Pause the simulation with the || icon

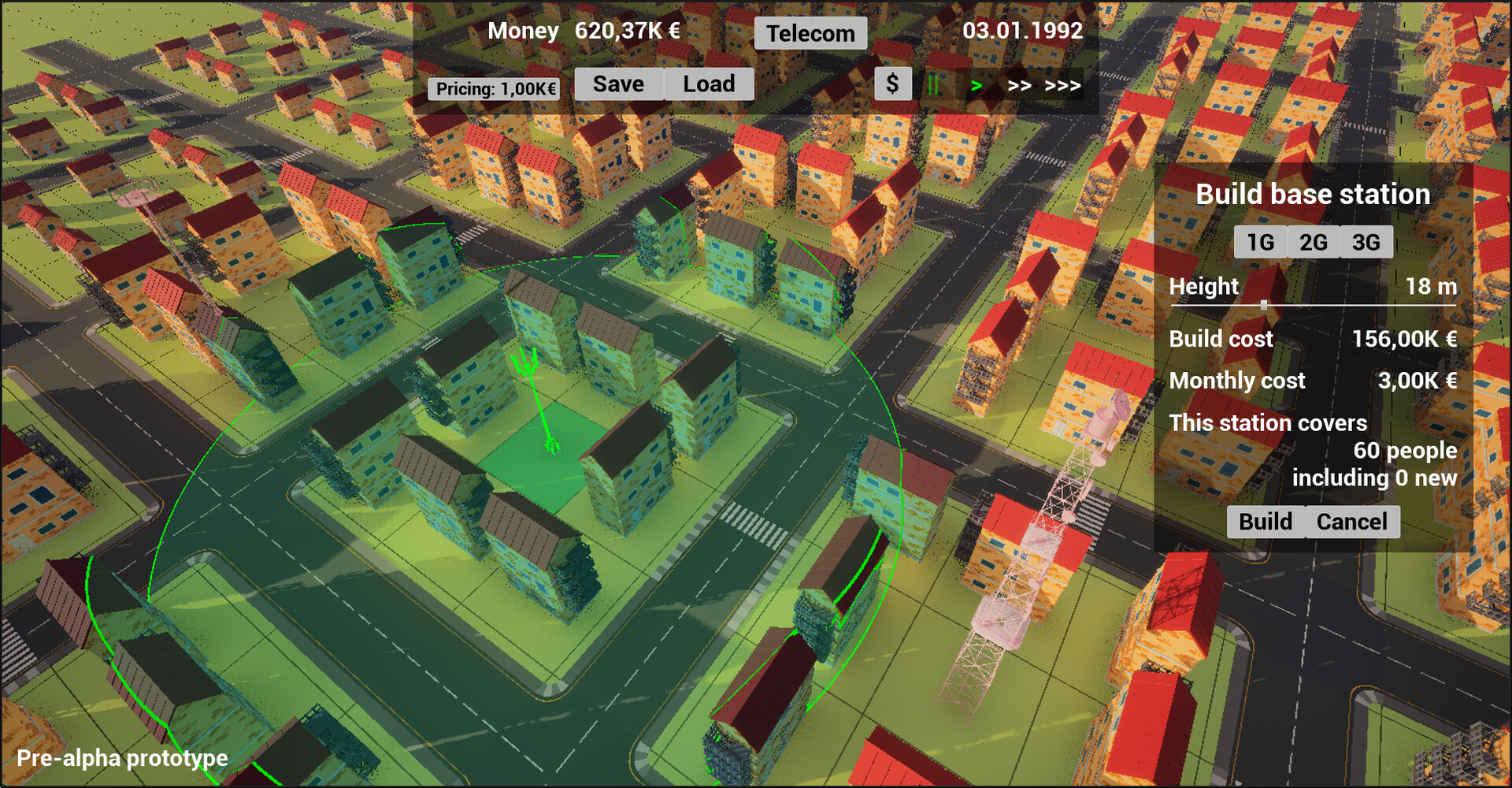tap(933, 83)
